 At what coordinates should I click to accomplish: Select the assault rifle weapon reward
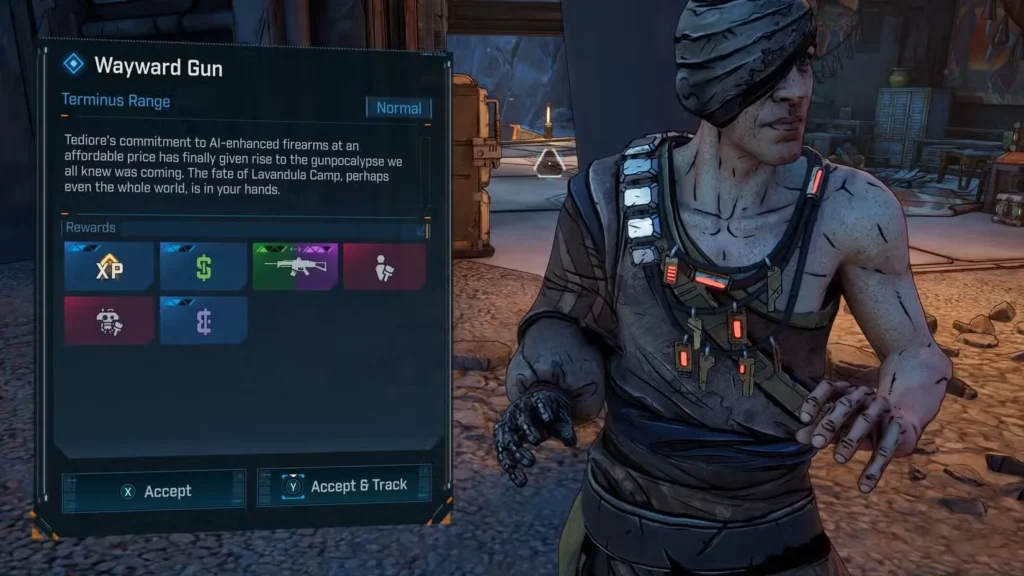tap(294, 267)
